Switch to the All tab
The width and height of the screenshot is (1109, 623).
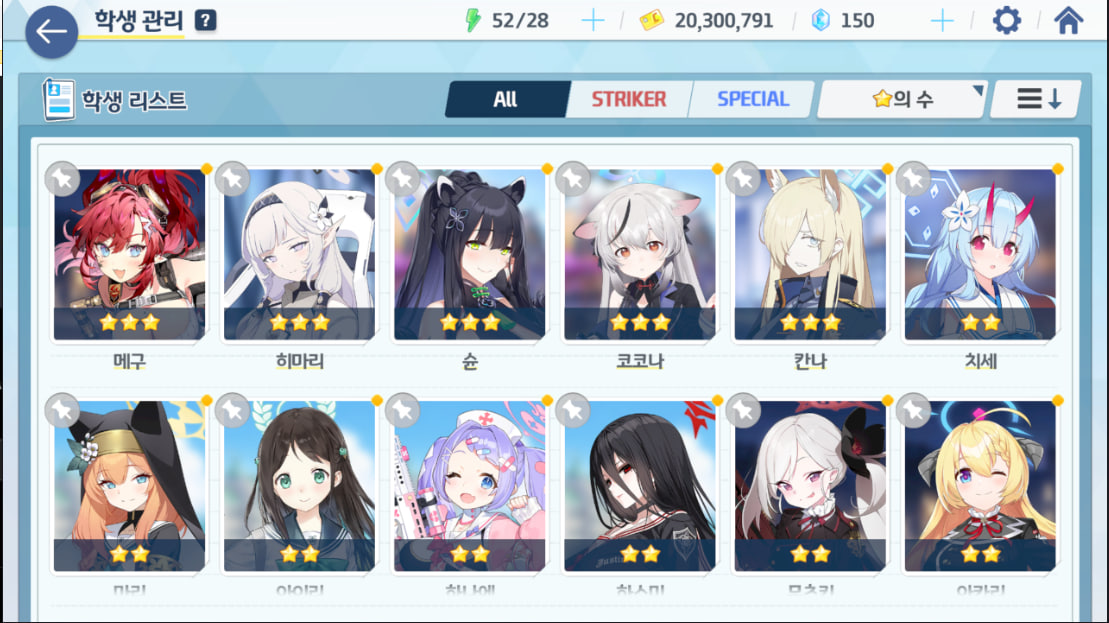point(506,99)
